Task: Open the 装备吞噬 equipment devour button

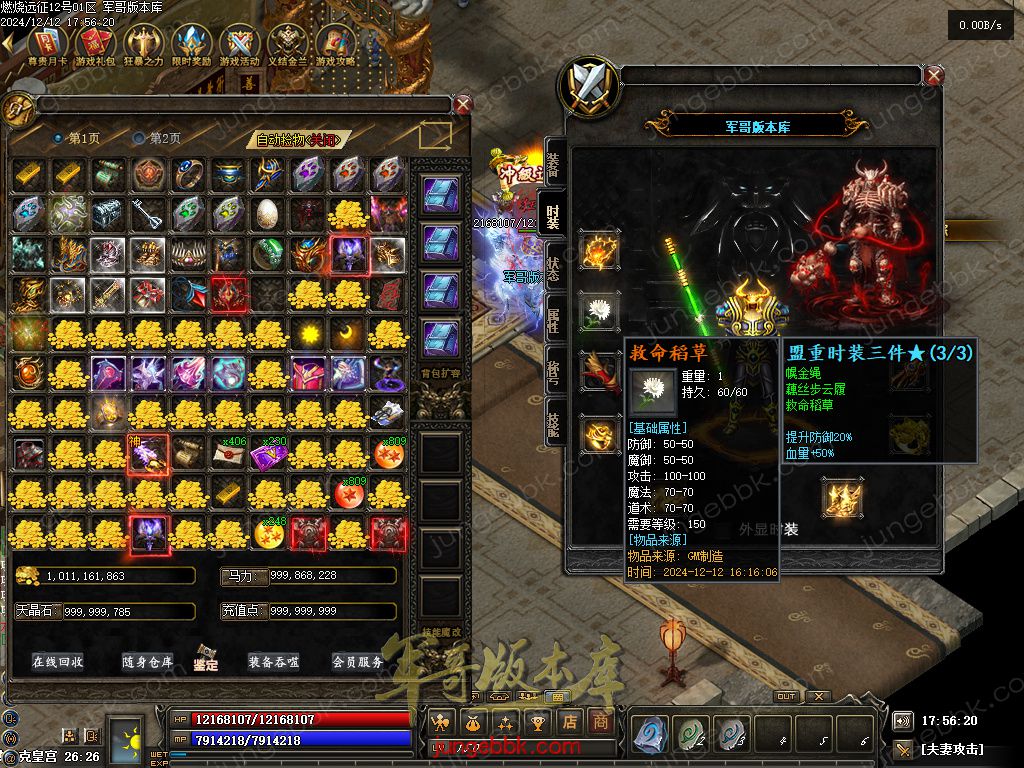Action: 274,662
